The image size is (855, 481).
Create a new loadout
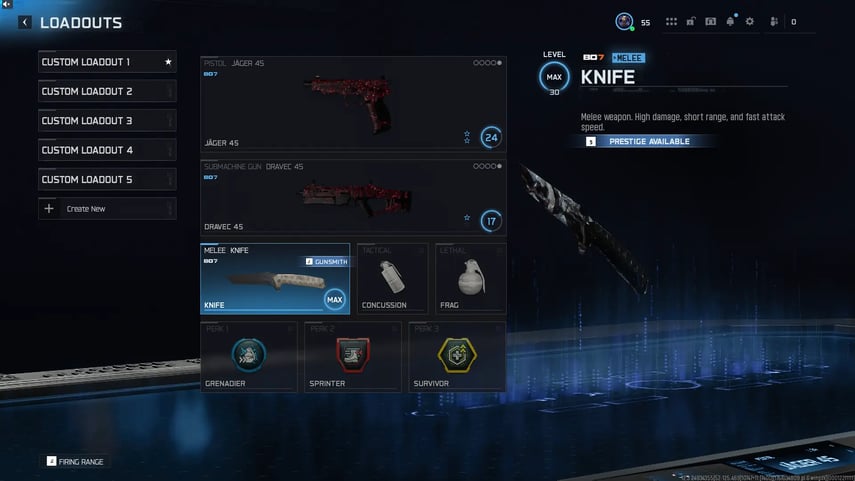coord(107,209)
